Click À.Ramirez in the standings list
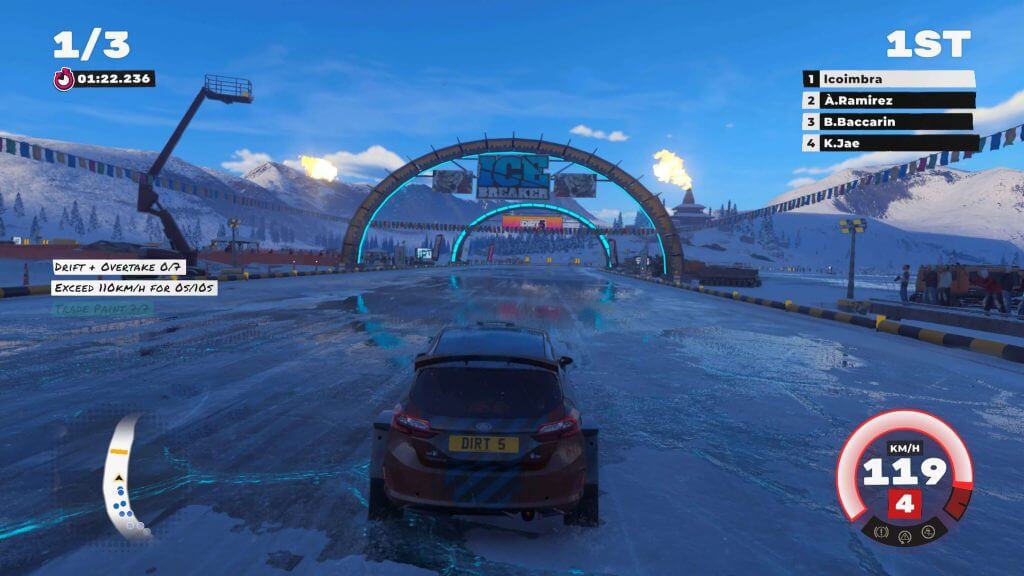 [888, 100]
